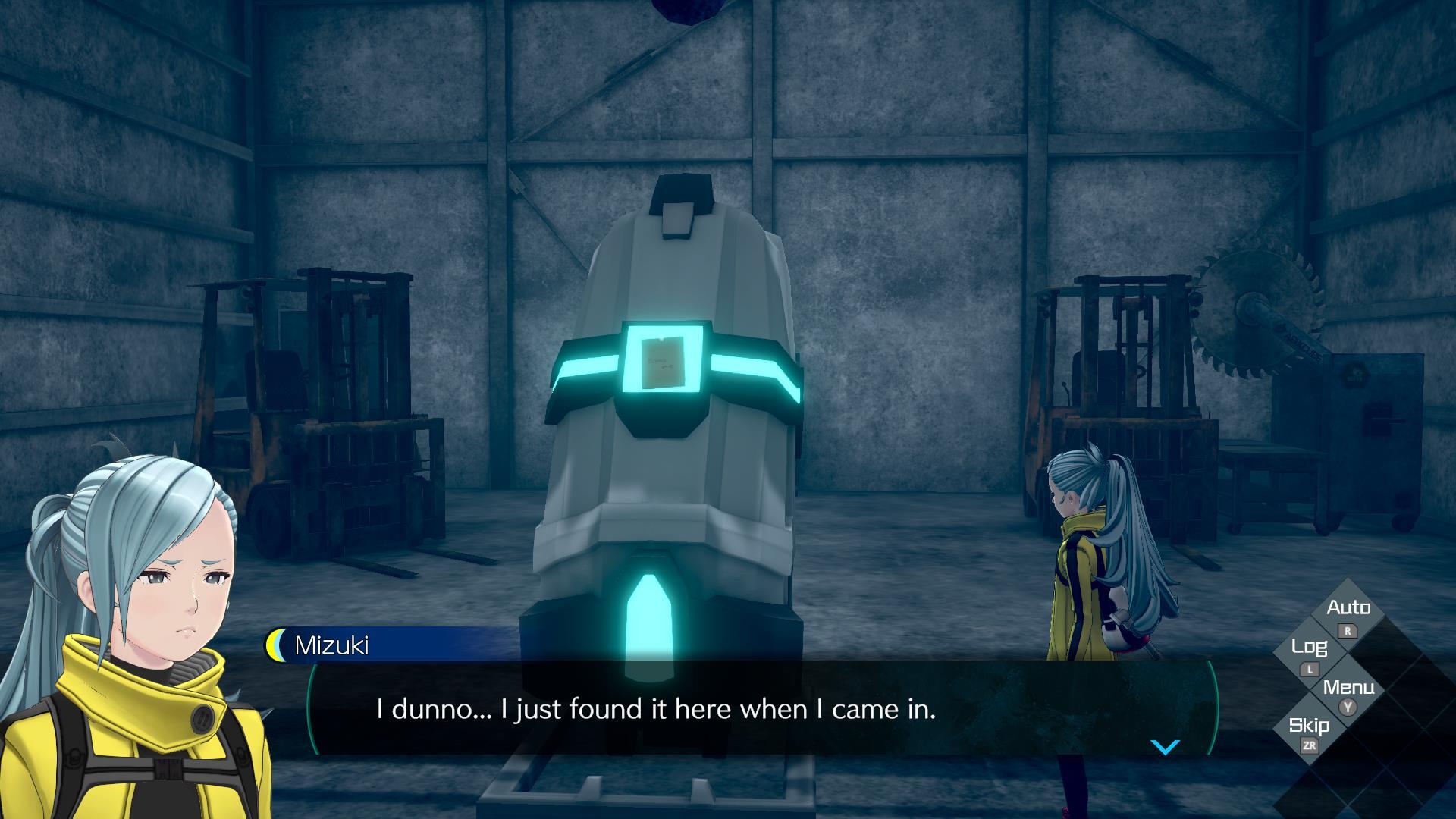Click the L button icon under Log
This screenshot has height=819, width=1456.
tap(1308, 671)
